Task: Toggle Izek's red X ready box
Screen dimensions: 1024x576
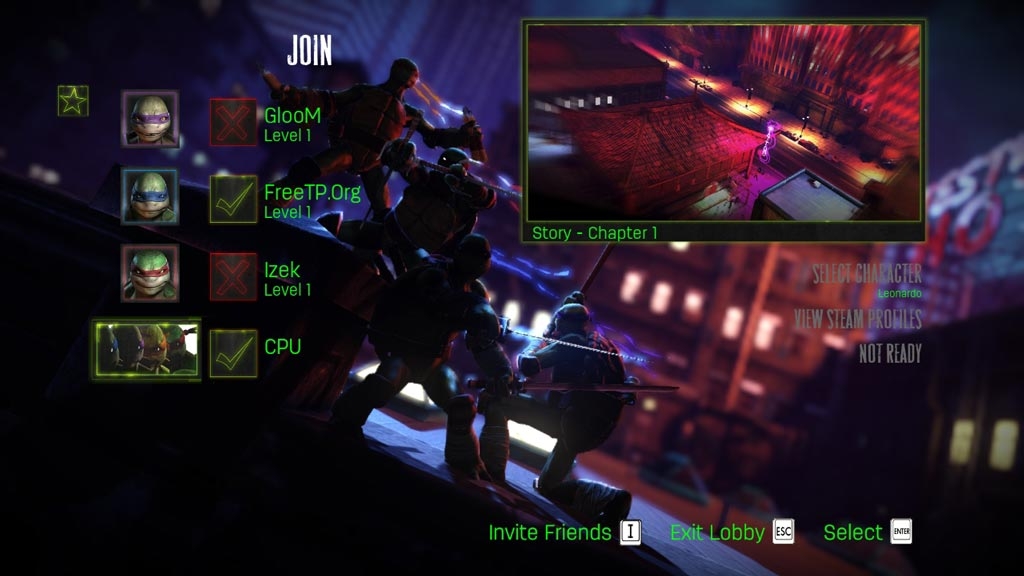Action: pyautogui.click(x=233, y=276)
